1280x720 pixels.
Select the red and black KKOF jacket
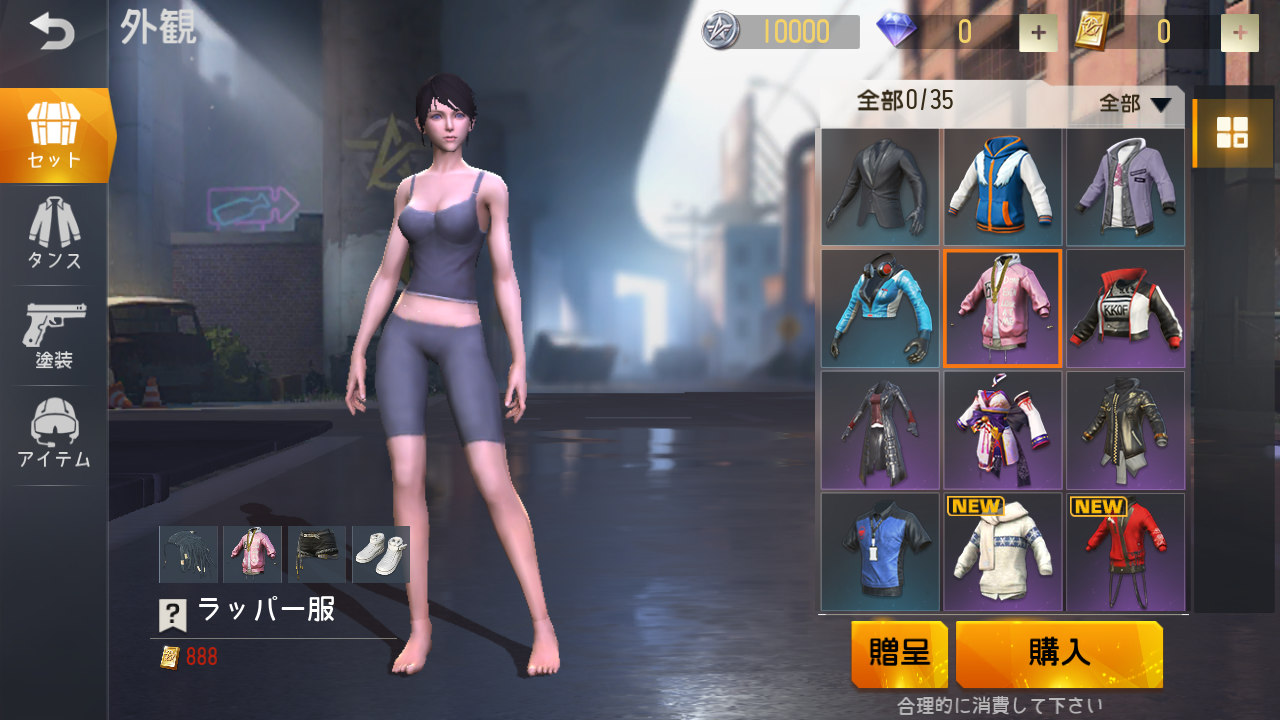coord(1125,309)
